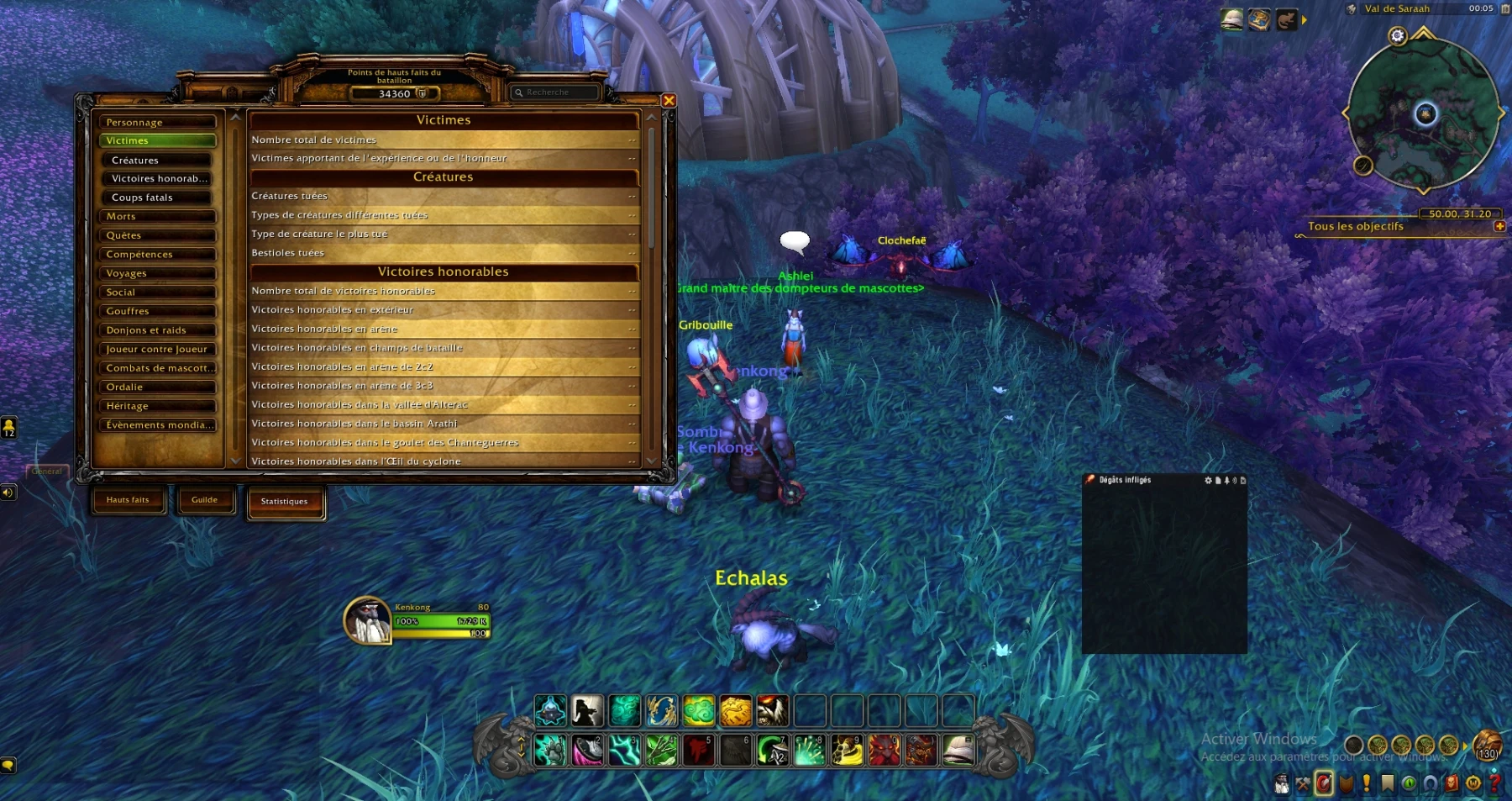Select the Voyages category
This screenshot has width=1512, height=801.
pos(157,274)
